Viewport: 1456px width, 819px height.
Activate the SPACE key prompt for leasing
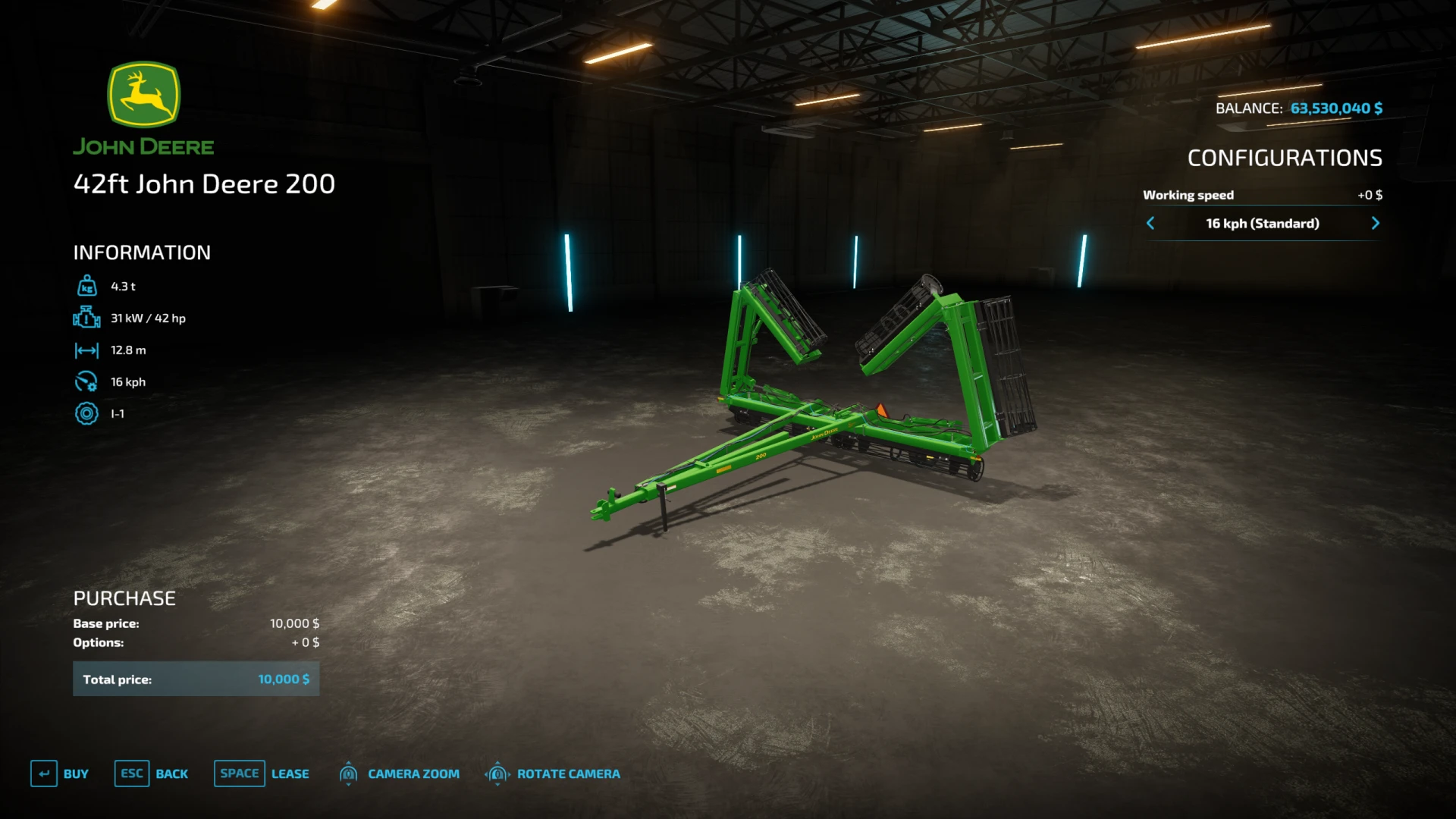coord(239,773)
